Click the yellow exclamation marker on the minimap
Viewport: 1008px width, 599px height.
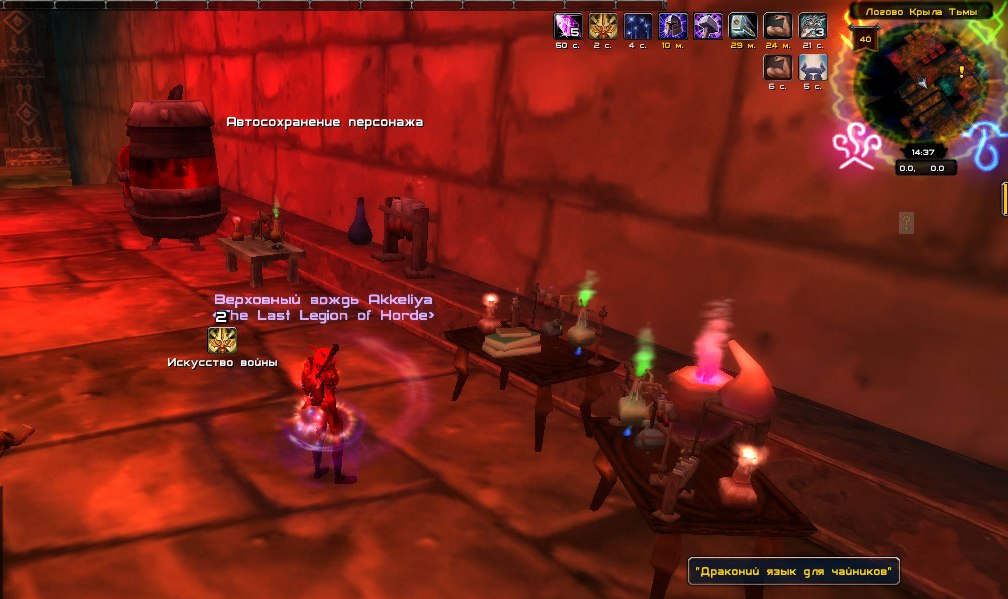(x=962, y=72)
